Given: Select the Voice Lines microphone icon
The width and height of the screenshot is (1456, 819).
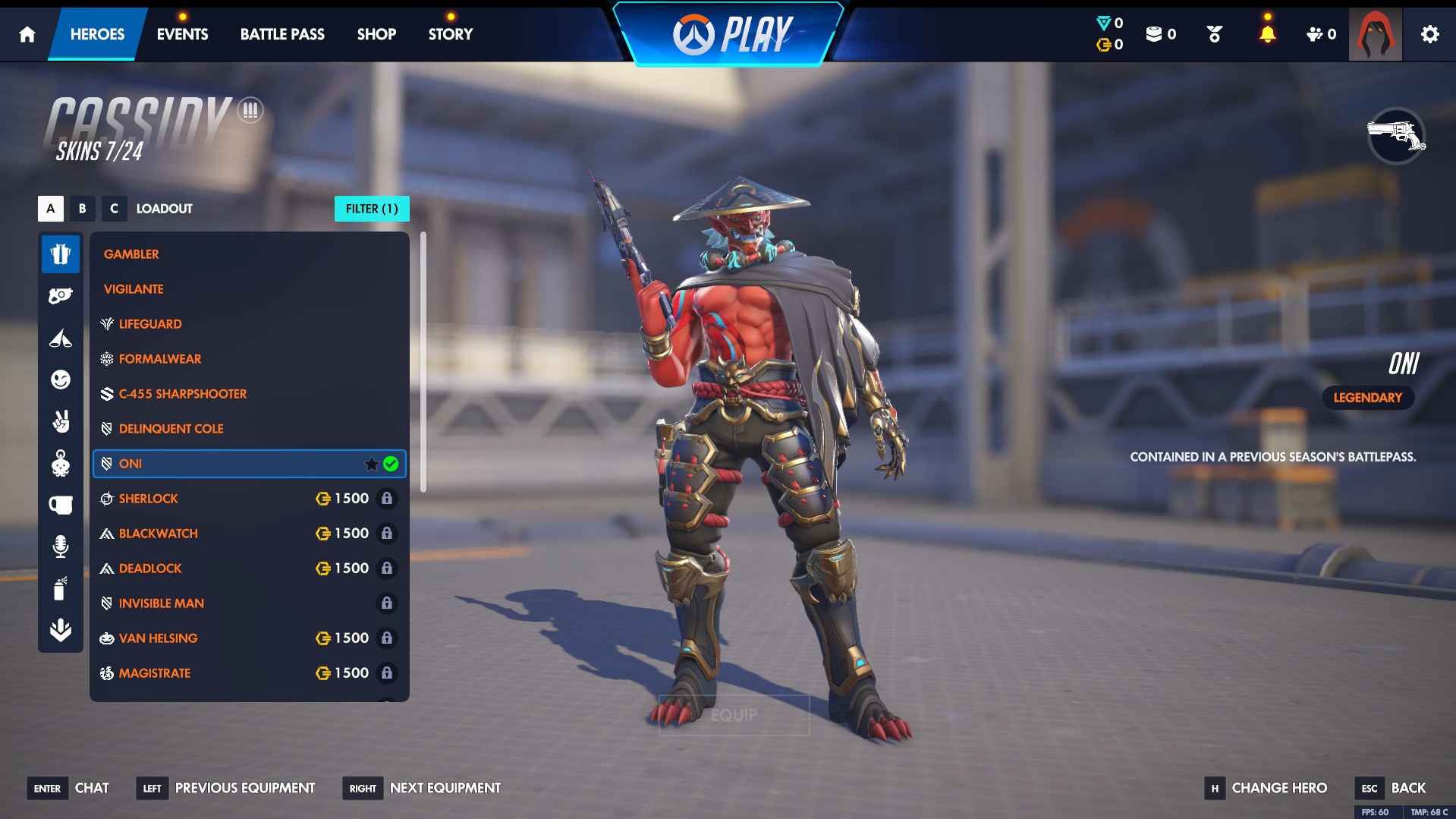Looking at the screenshot, I should [x=61, y=546].
